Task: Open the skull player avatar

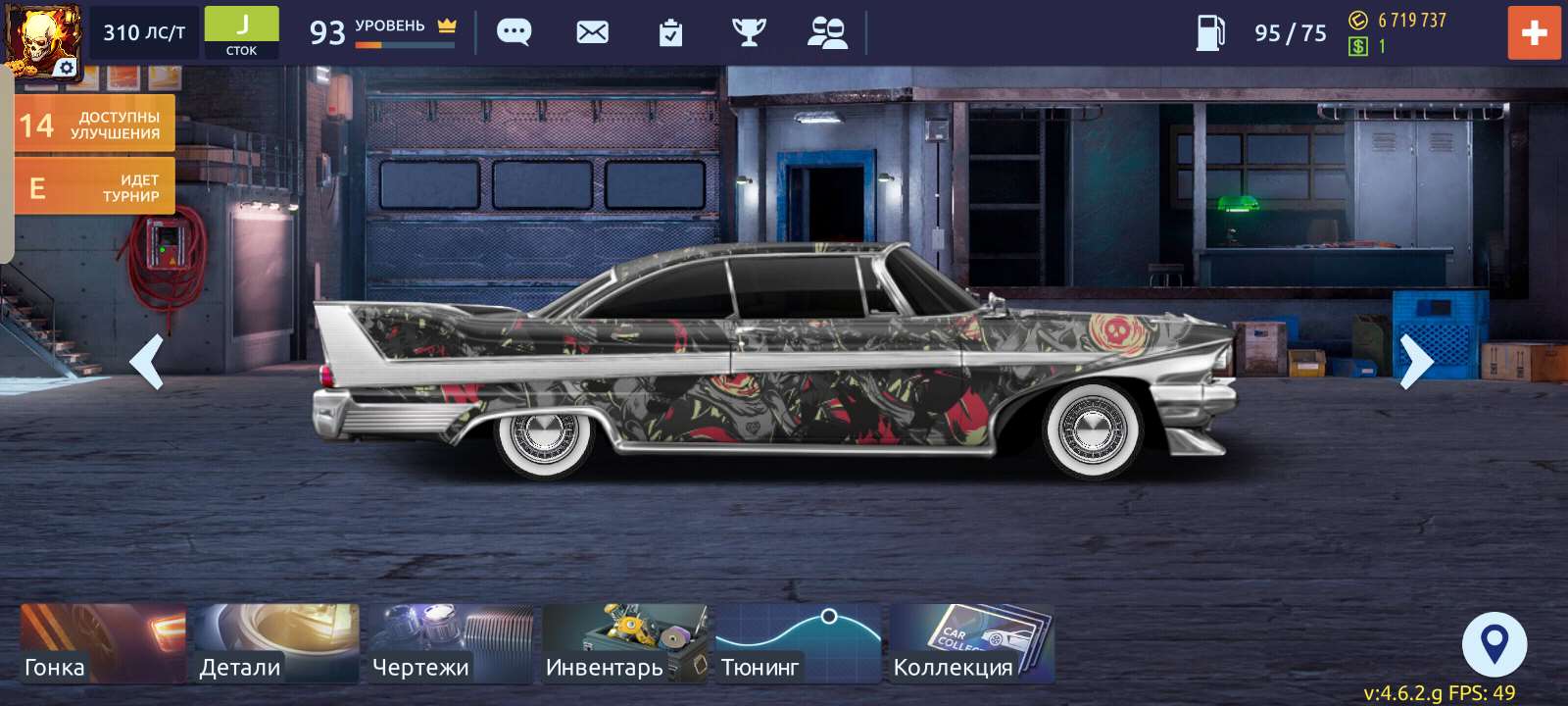Action: pos(41,31)
